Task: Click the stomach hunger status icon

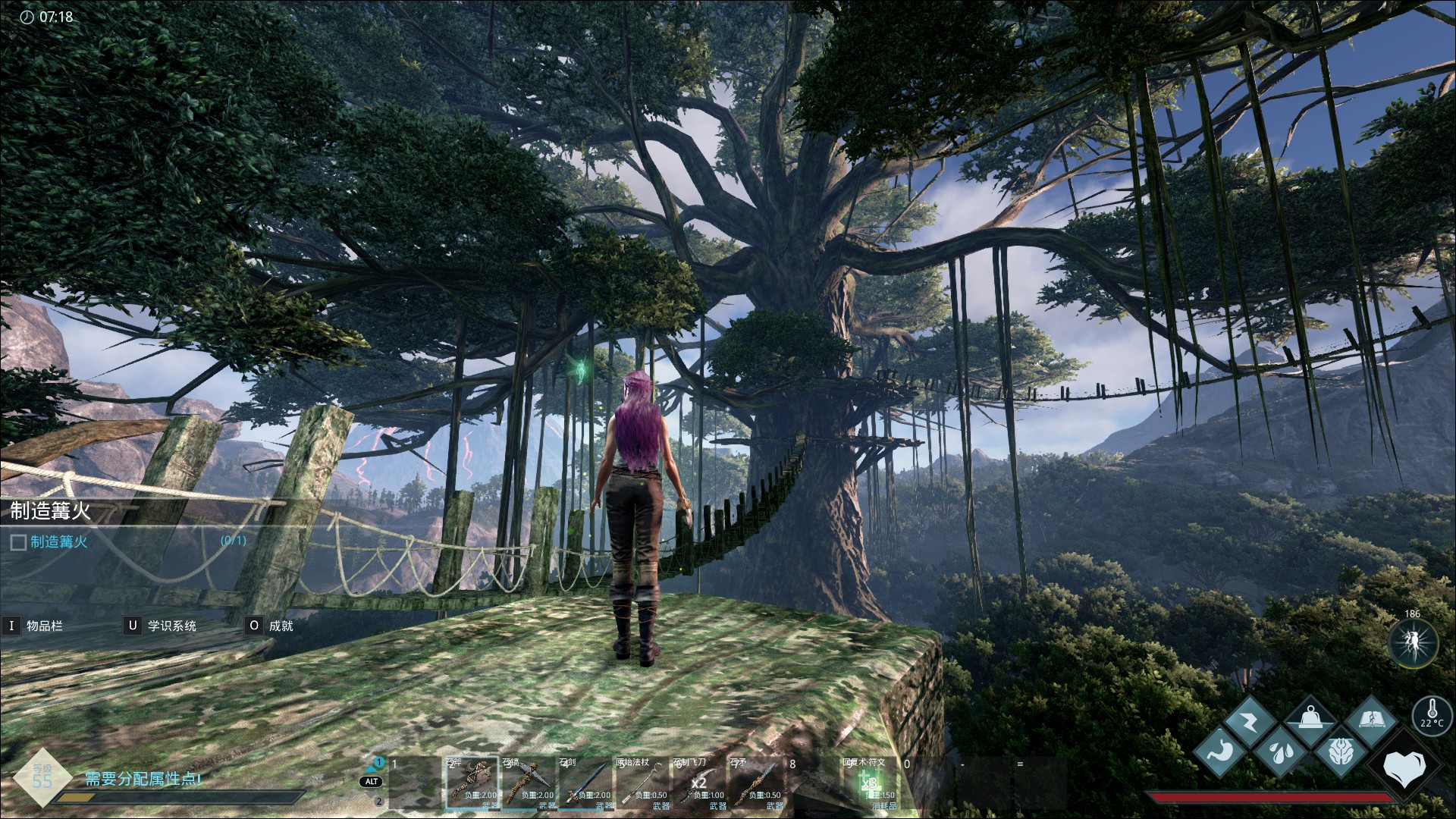Action: tap(1220, 752)
